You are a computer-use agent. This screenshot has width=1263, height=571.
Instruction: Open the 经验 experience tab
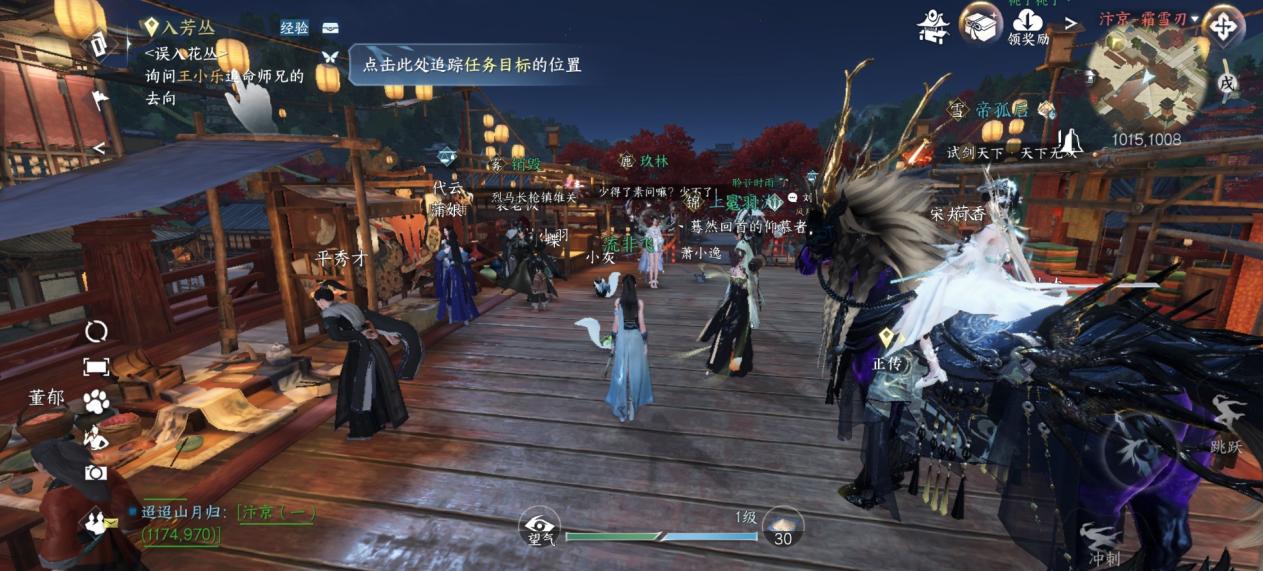[294, 28]
